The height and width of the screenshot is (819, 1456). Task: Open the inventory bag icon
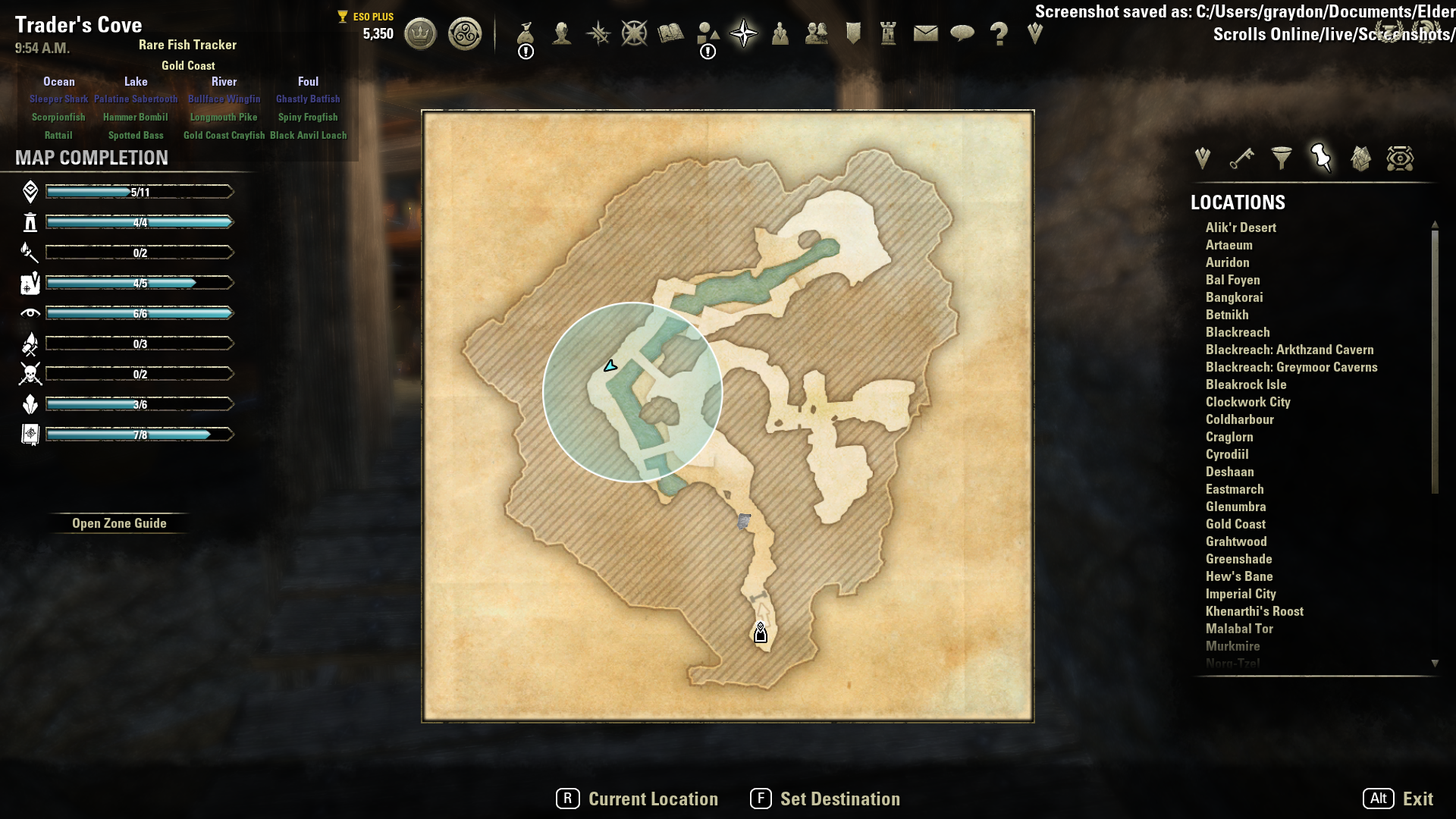click(x=526, y=34)
